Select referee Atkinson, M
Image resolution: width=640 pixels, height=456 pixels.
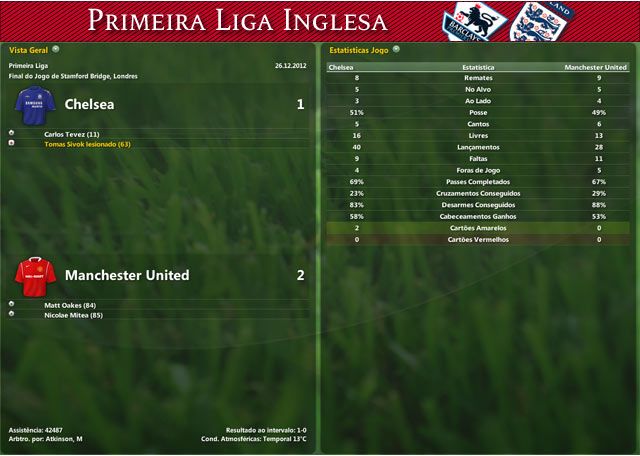pyautogui.click(x=65, y=439)
